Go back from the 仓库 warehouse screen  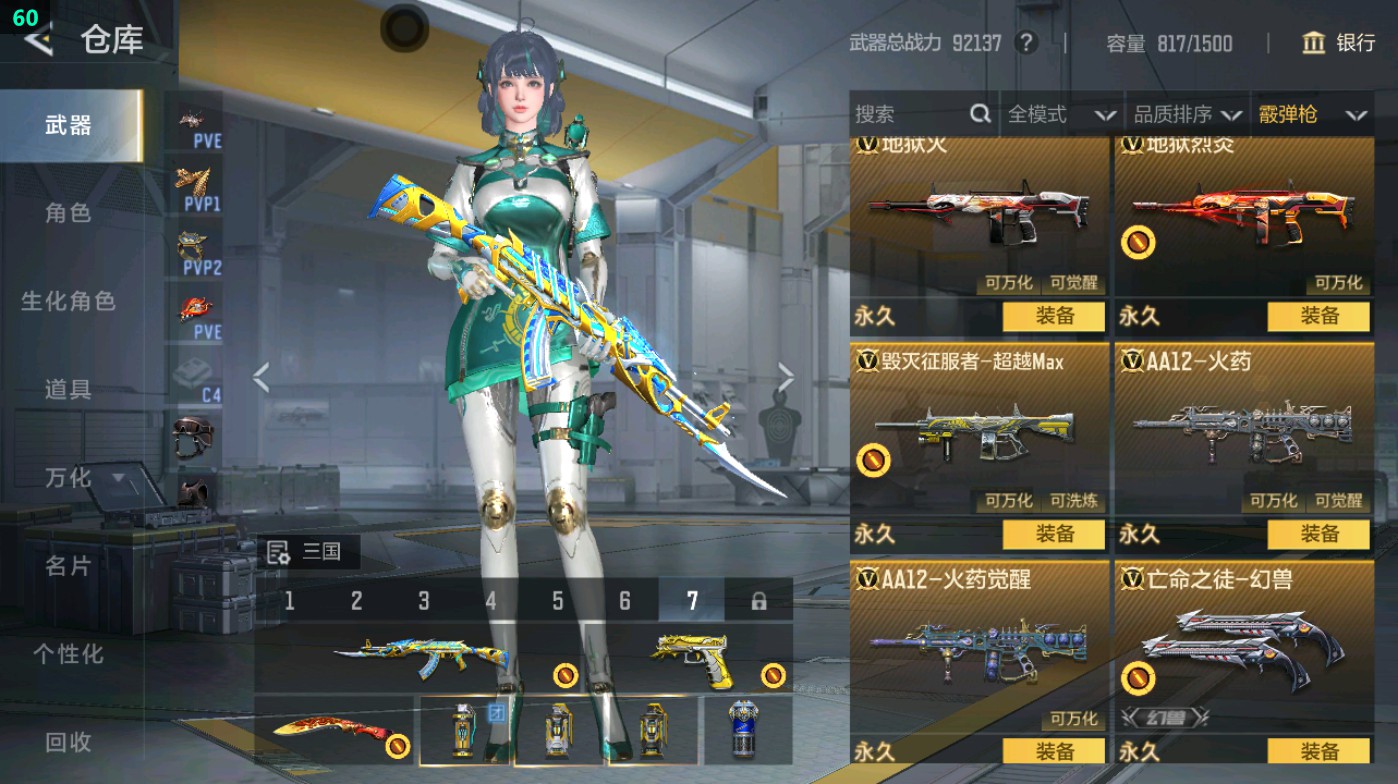click(38, 40)
